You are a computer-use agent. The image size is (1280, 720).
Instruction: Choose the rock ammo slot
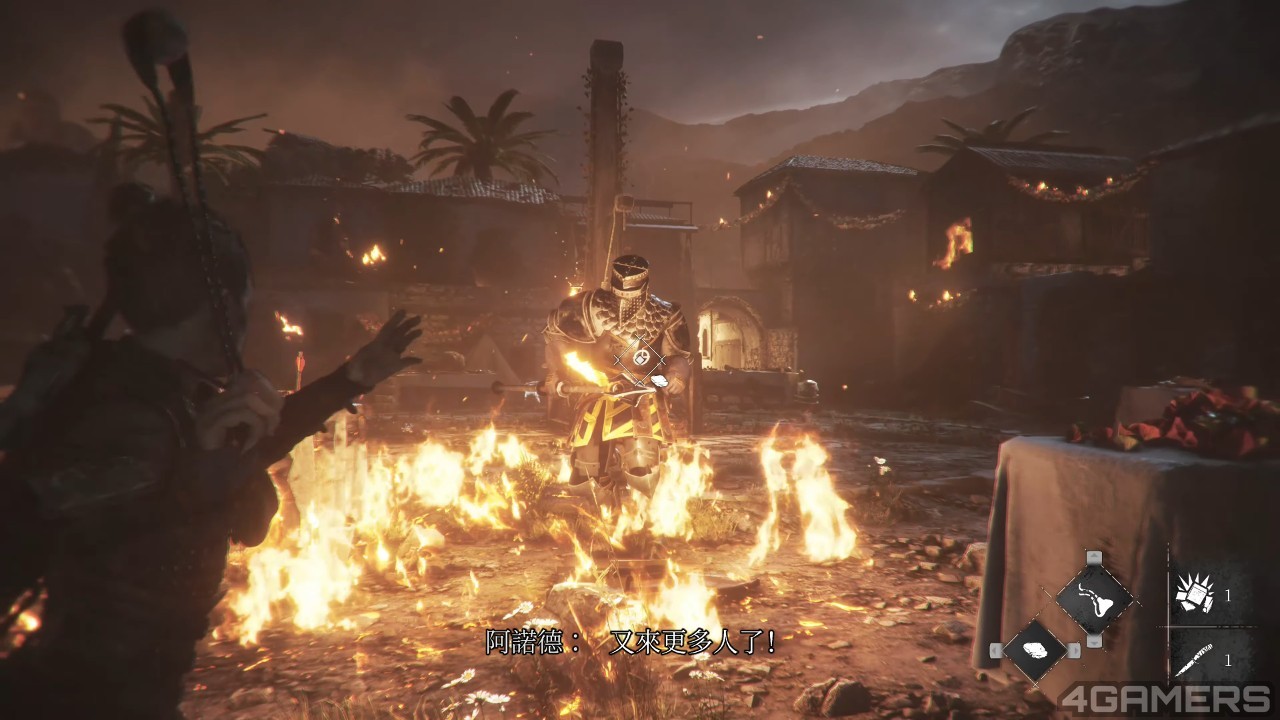(x=1035, y=650)
